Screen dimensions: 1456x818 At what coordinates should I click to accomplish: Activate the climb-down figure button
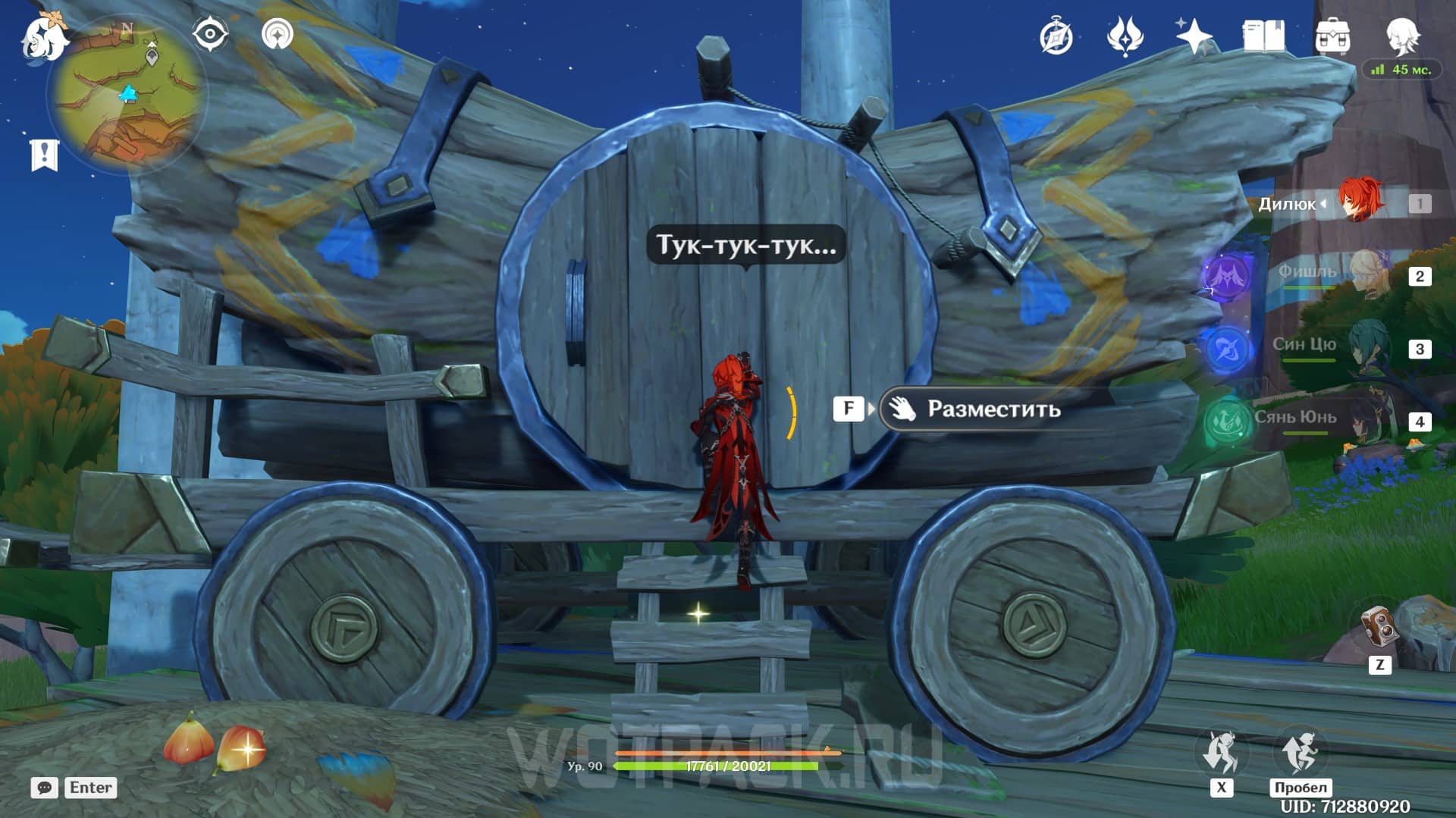pos(1221,752)
